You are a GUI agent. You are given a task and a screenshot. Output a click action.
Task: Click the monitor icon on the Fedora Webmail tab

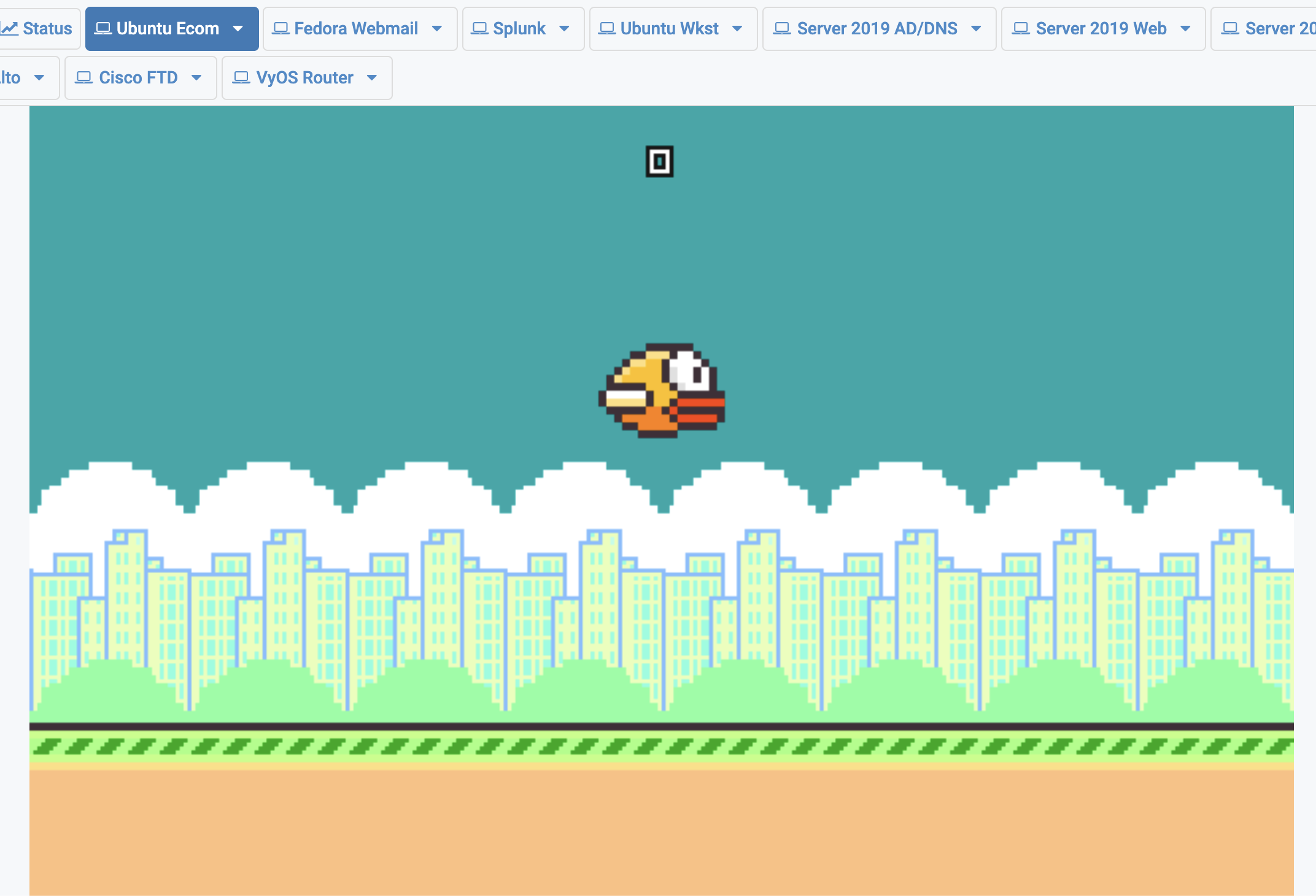click(281, 28)
